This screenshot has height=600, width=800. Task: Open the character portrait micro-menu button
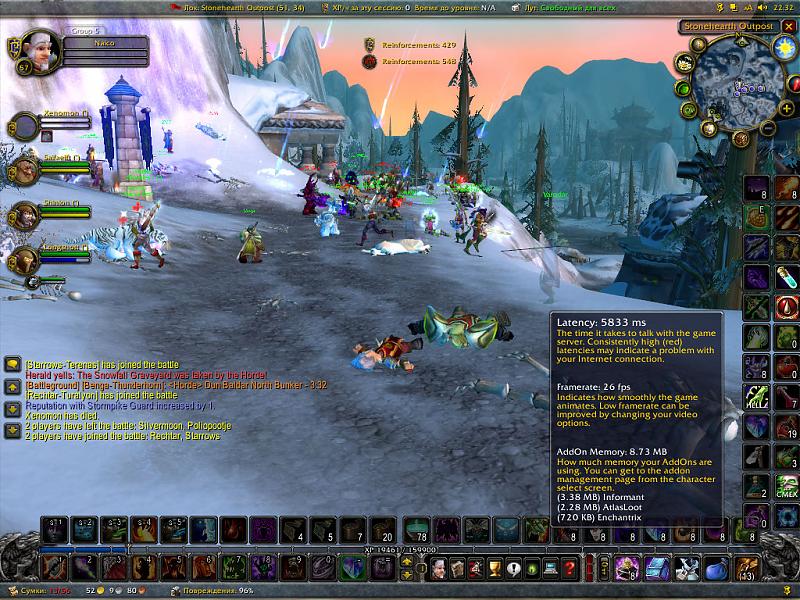(x=437, y=568)
